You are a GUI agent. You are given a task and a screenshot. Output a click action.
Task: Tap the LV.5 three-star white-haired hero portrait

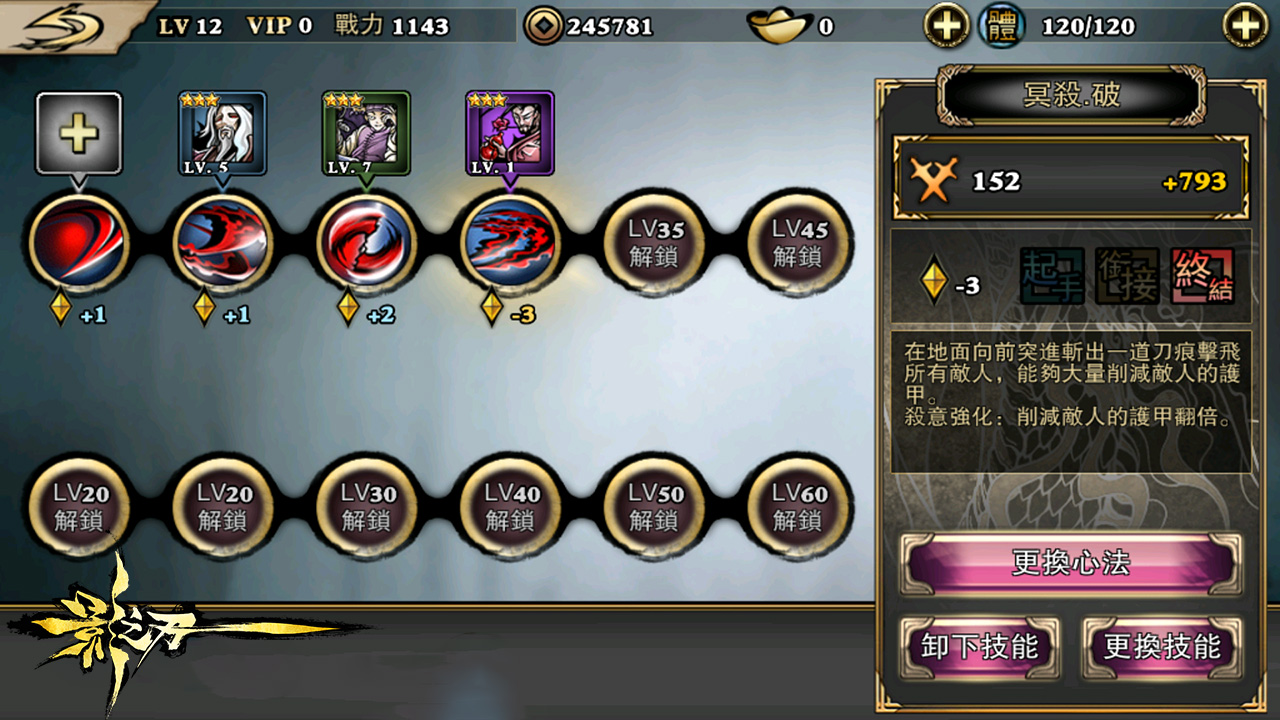222,133
